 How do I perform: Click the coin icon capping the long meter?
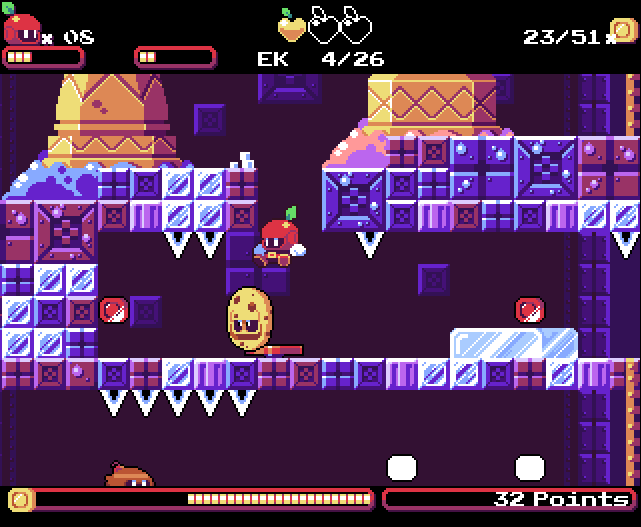pos(20,498)
